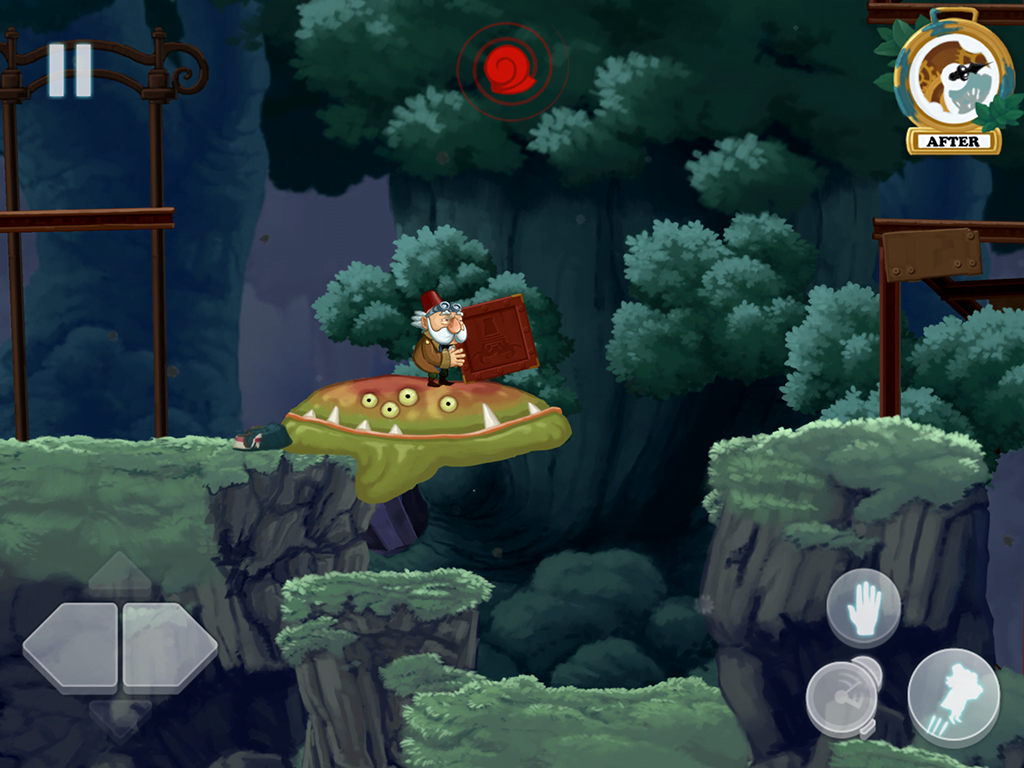
Task: Tap the red snail indicator icon
Action: (x=510, y=68)
